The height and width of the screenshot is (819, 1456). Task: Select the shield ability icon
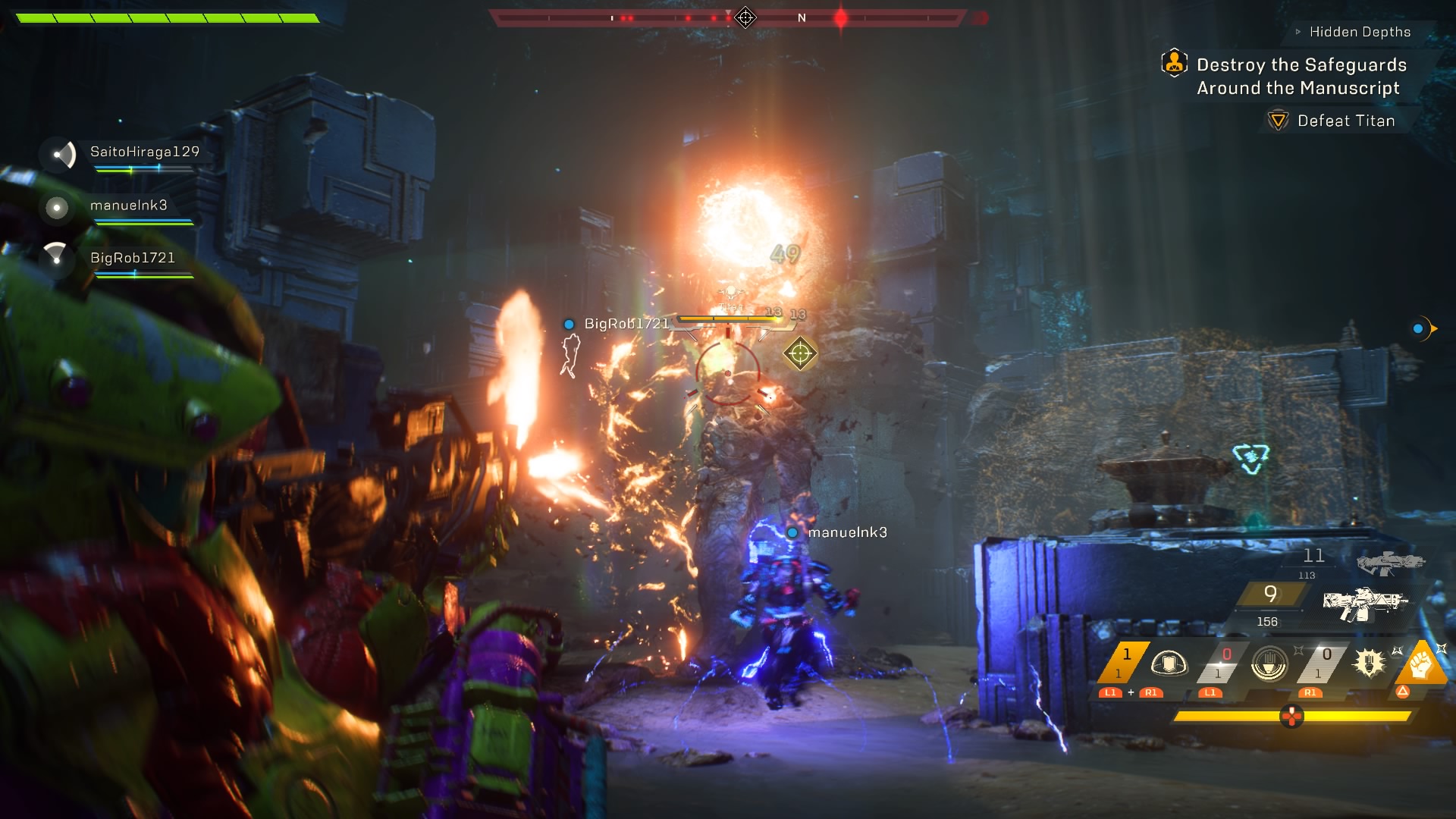point(1169,662)
